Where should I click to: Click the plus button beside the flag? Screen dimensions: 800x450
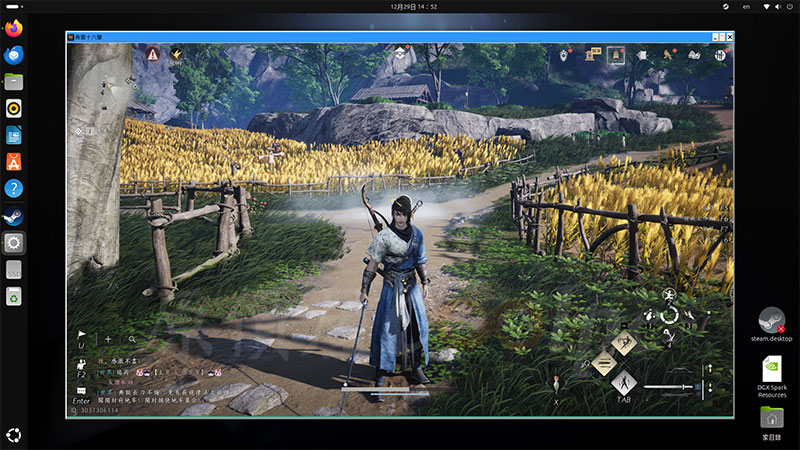pyautogui.click(x=108, y=339)
